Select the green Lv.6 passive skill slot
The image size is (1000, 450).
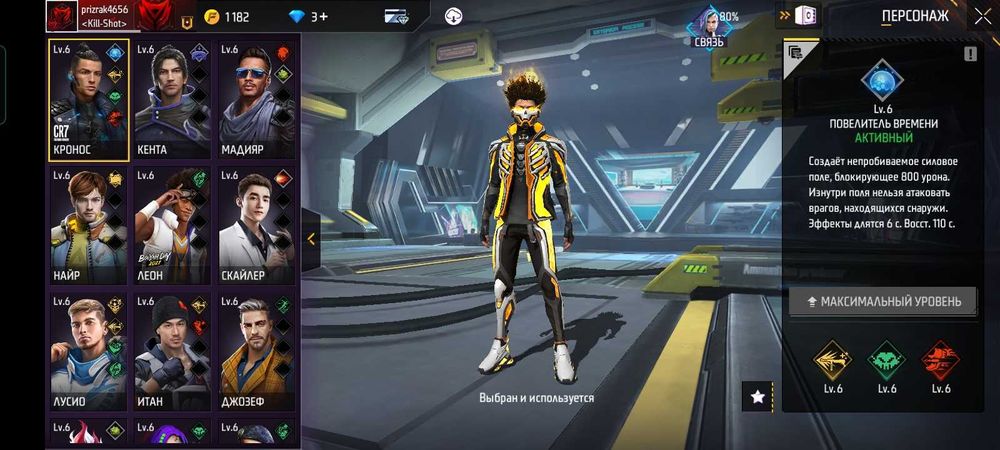(x=886, y=358)
